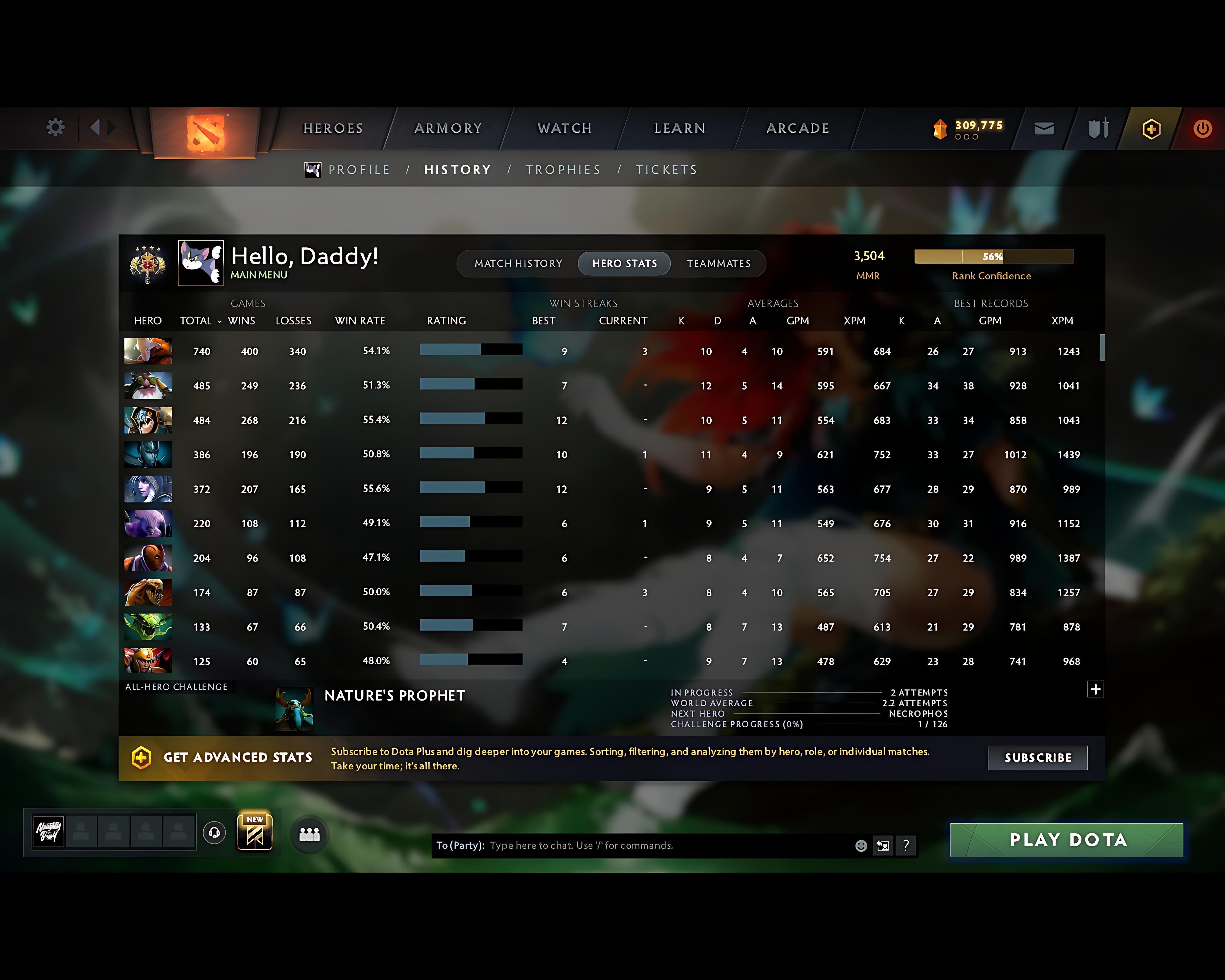Open the Trophies tab
Image resolution: width=1225 pixels, height=980 pixels.
[x=562, y=169]
